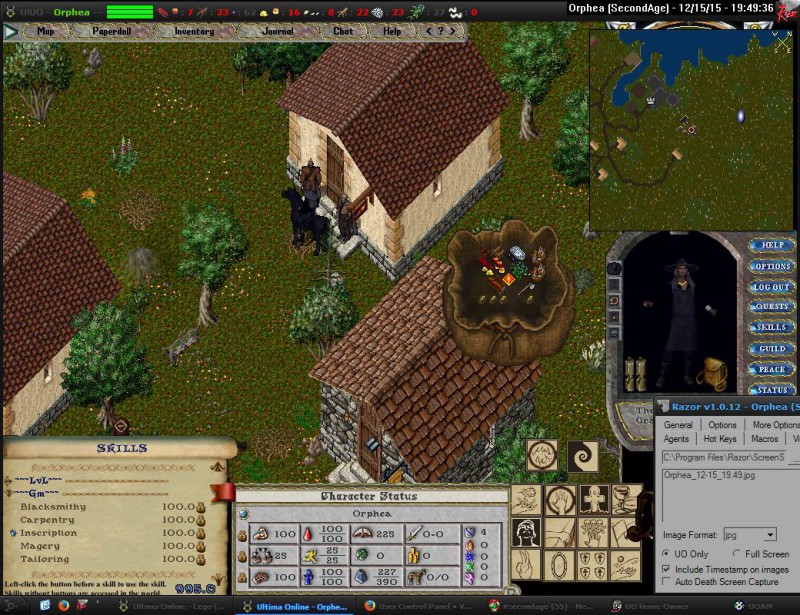The width and height of the screenshot is (800, 615).
Task: Click the GUILD button on the paperdoll
Action: pyautogui.click(x=771, y=348)
